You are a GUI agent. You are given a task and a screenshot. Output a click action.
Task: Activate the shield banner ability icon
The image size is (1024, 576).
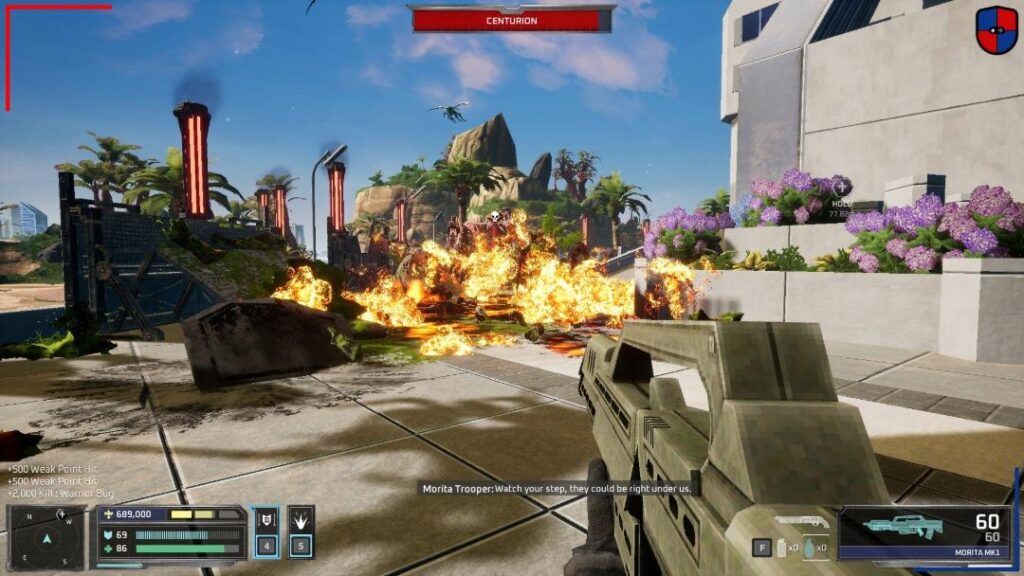pyautogui.click(x=266, y=520)
